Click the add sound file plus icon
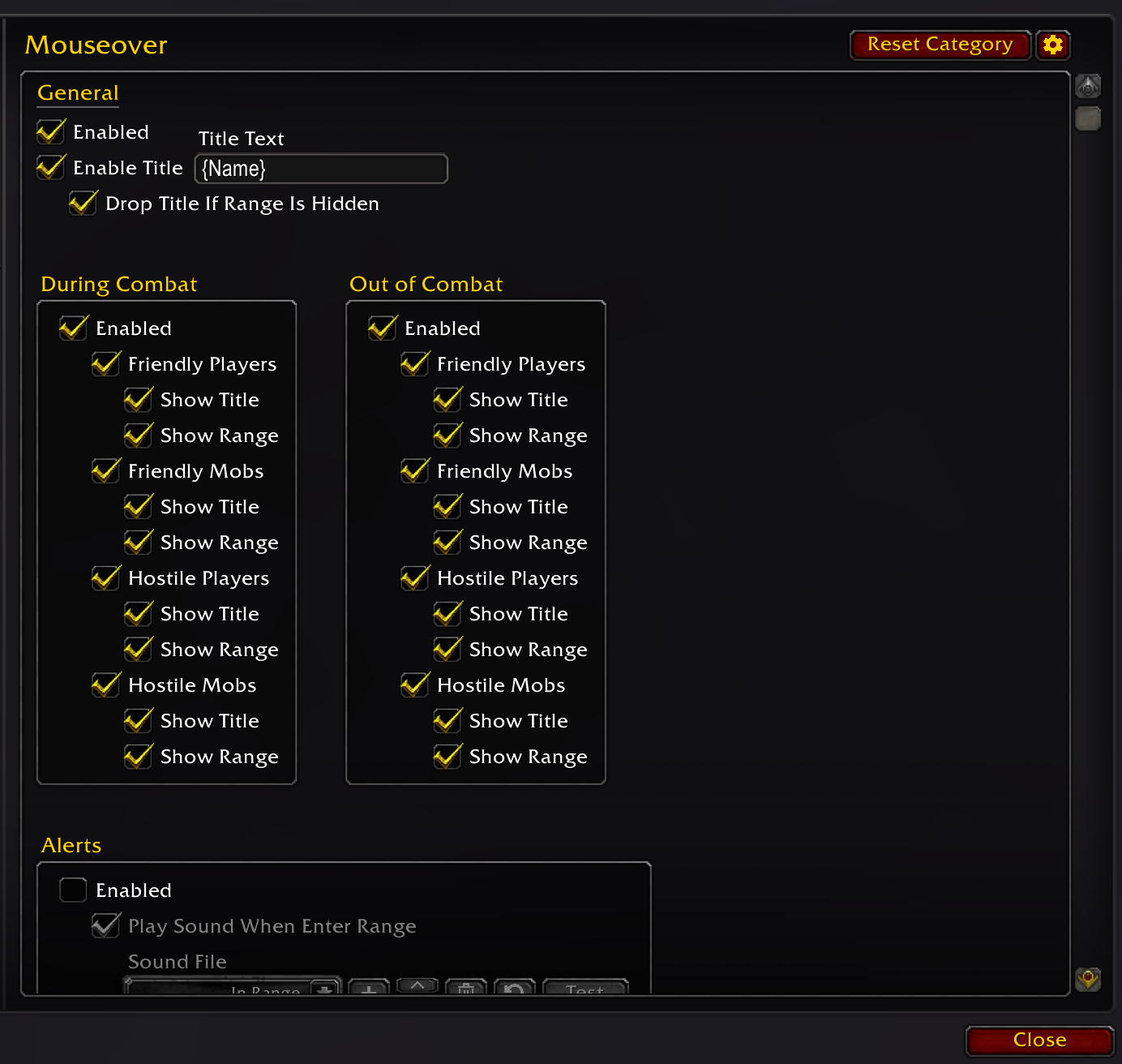This screenshot has height=1064, width=1122. [369, 989]
